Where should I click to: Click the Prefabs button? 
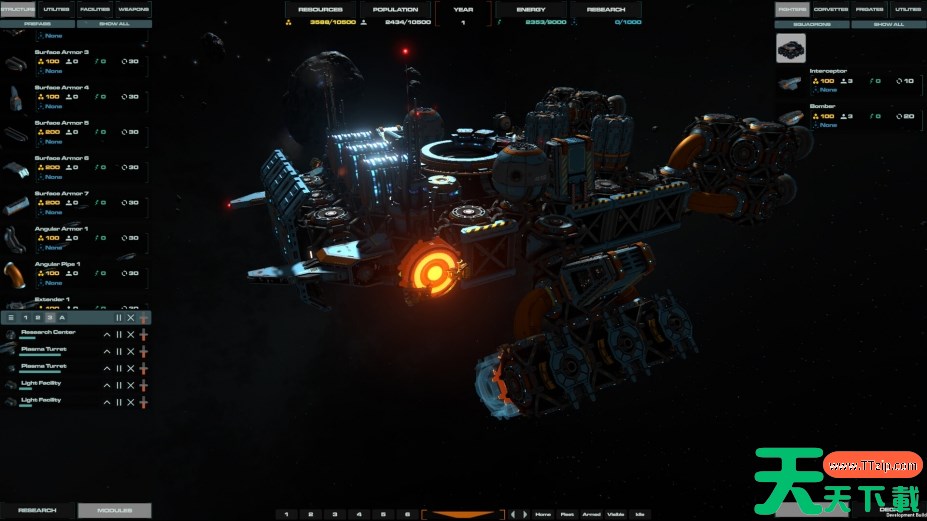click(x=39, y=24)
